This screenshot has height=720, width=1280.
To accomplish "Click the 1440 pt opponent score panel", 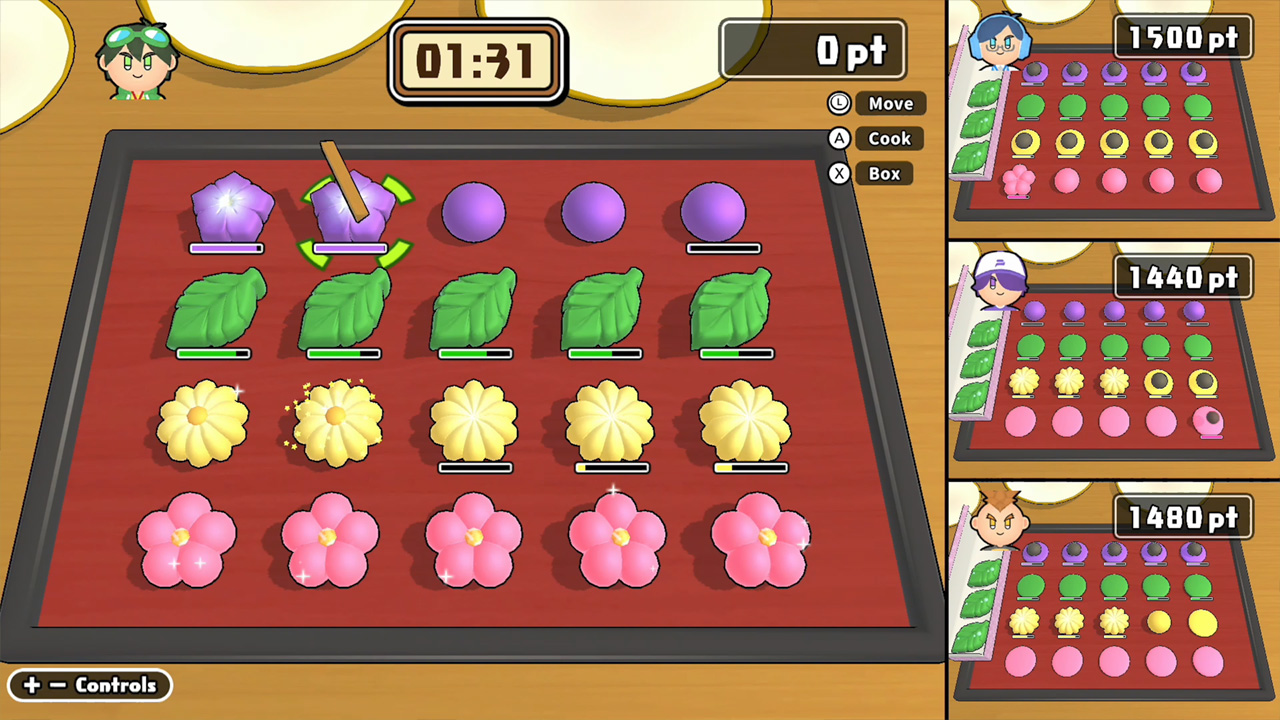I will point(1183,277).
